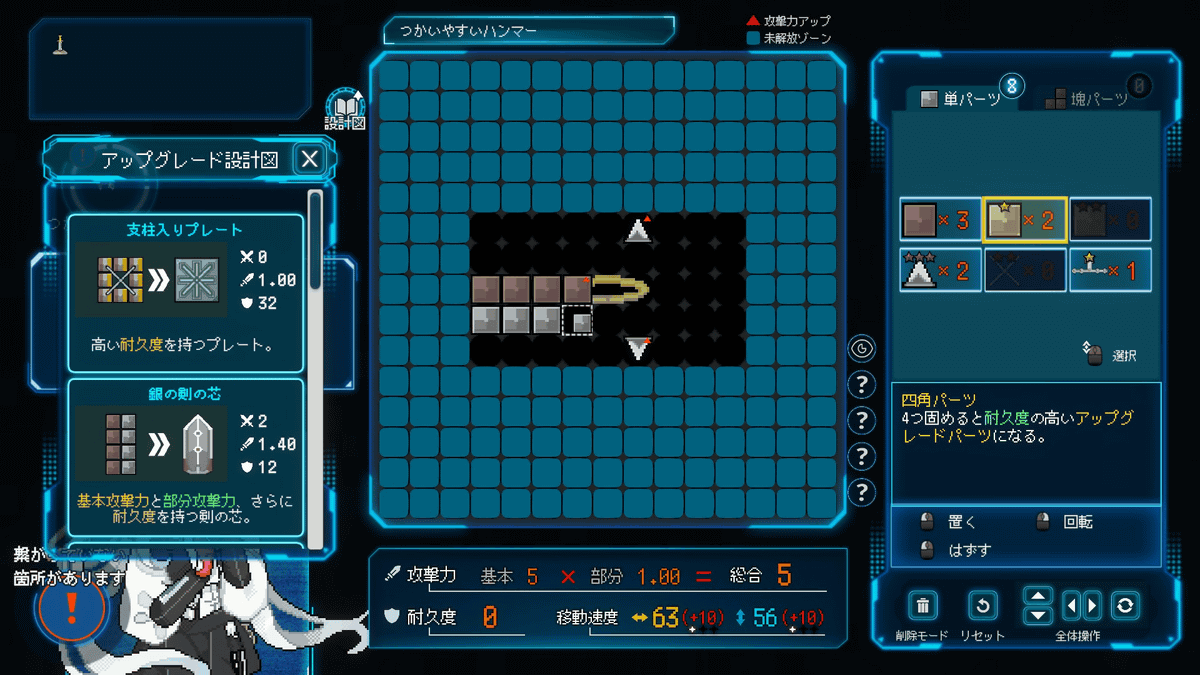Shift whole design right with right arrow

[x=1092, y=605]
